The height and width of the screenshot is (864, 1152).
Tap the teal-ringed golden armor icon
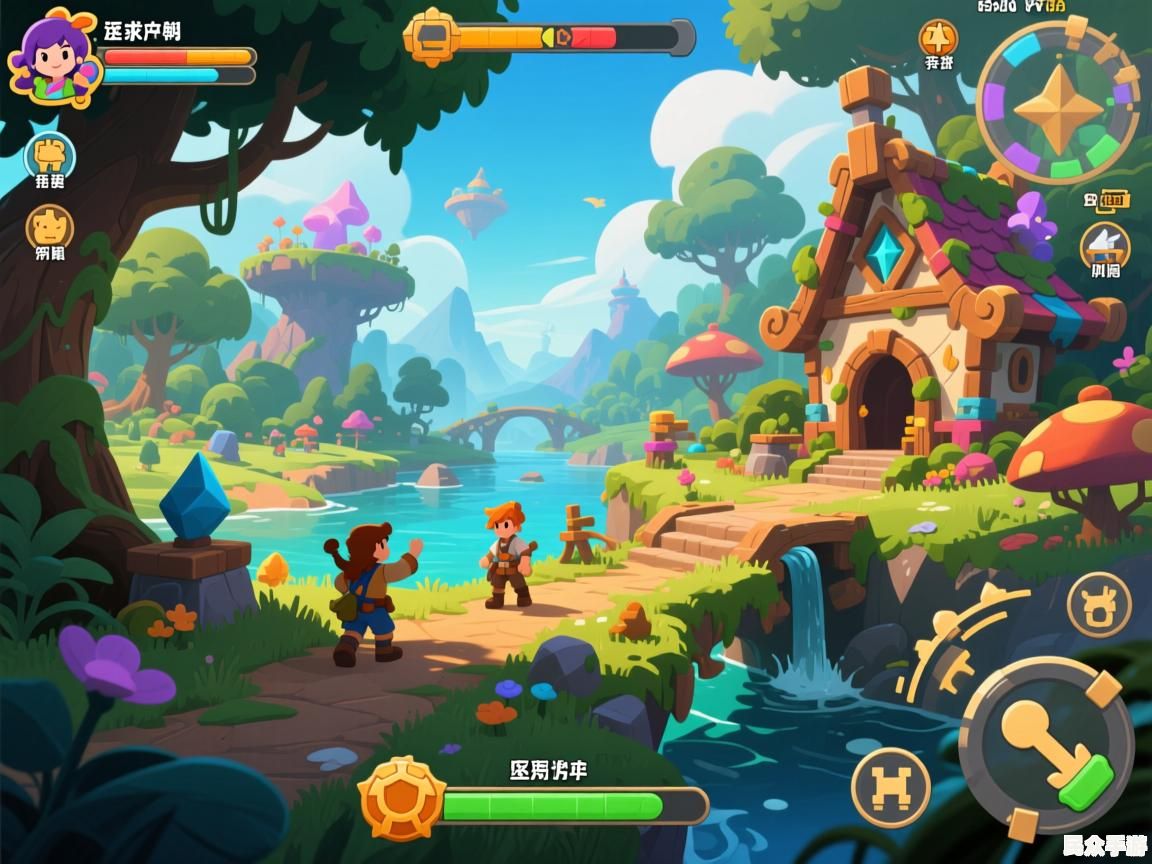coord(50,157)
